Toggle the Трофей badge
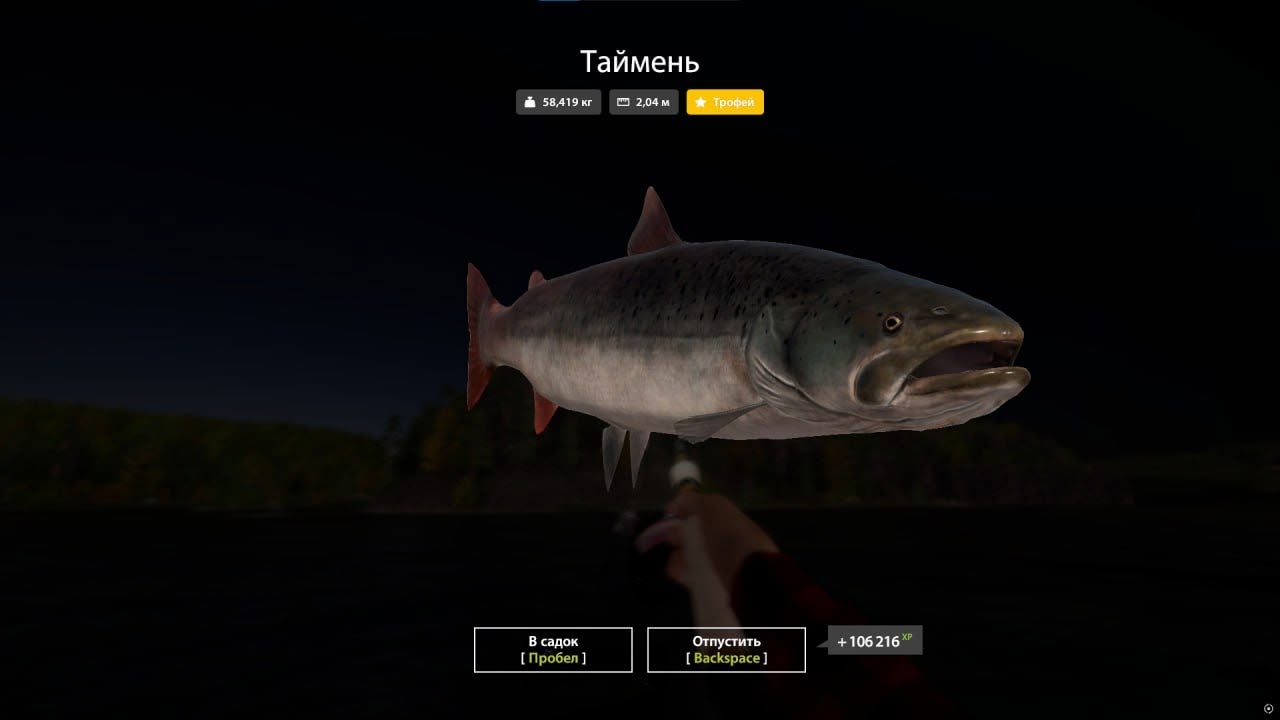Image resolution: width=1280 pixels, height=720 pixels. pos(725,101)
